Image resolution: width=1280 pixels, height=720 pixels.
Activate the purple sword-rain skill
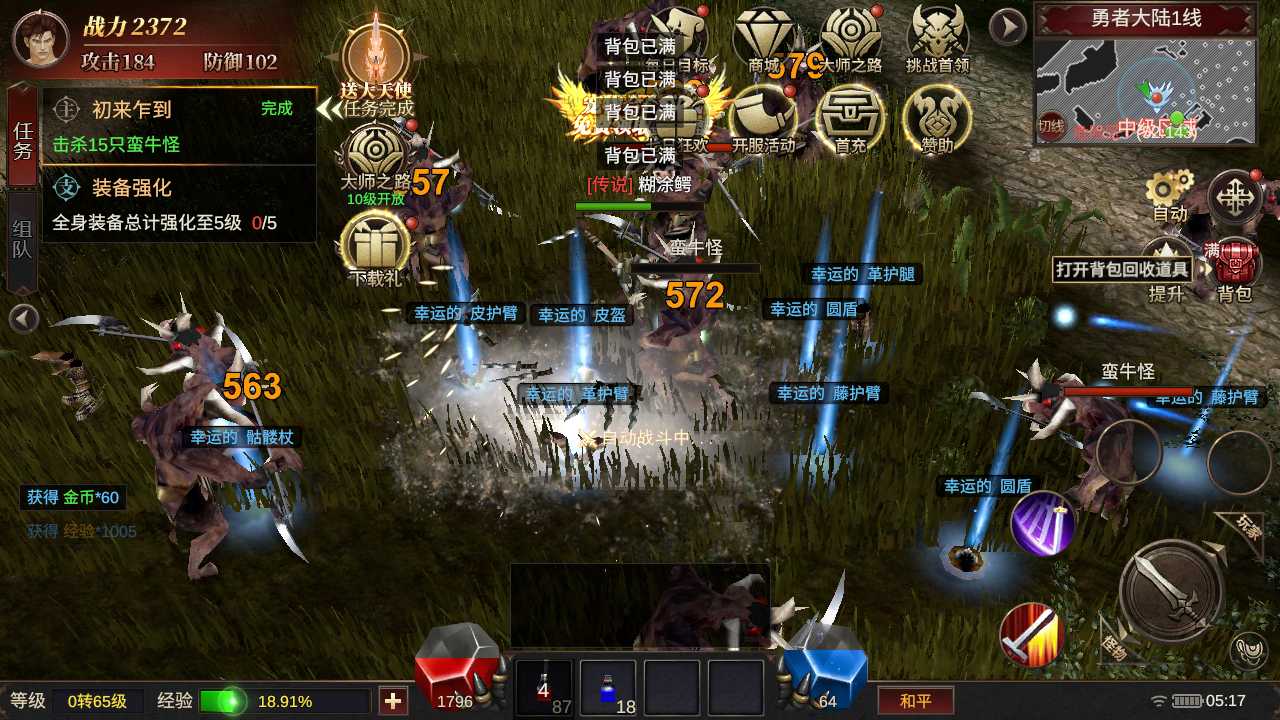click(x=1042, y=523)
